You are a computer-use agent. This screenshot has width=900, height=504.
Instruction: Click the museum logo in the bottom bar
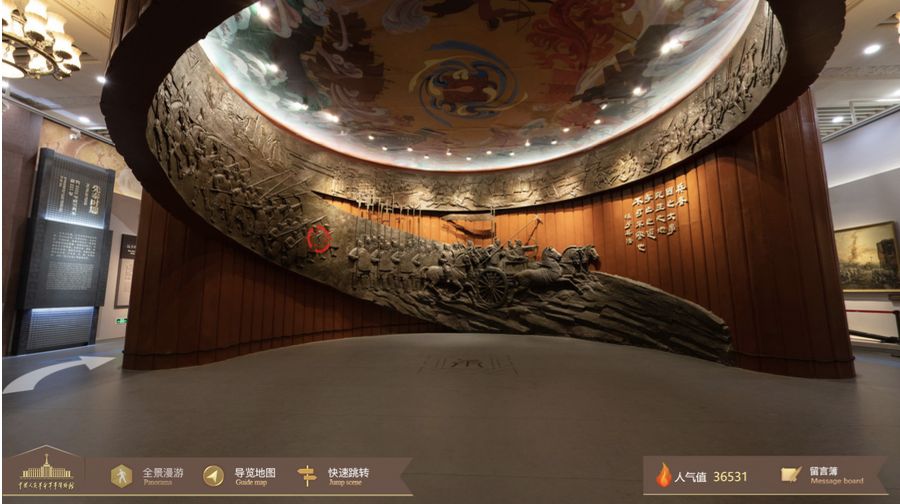(45, 472)
